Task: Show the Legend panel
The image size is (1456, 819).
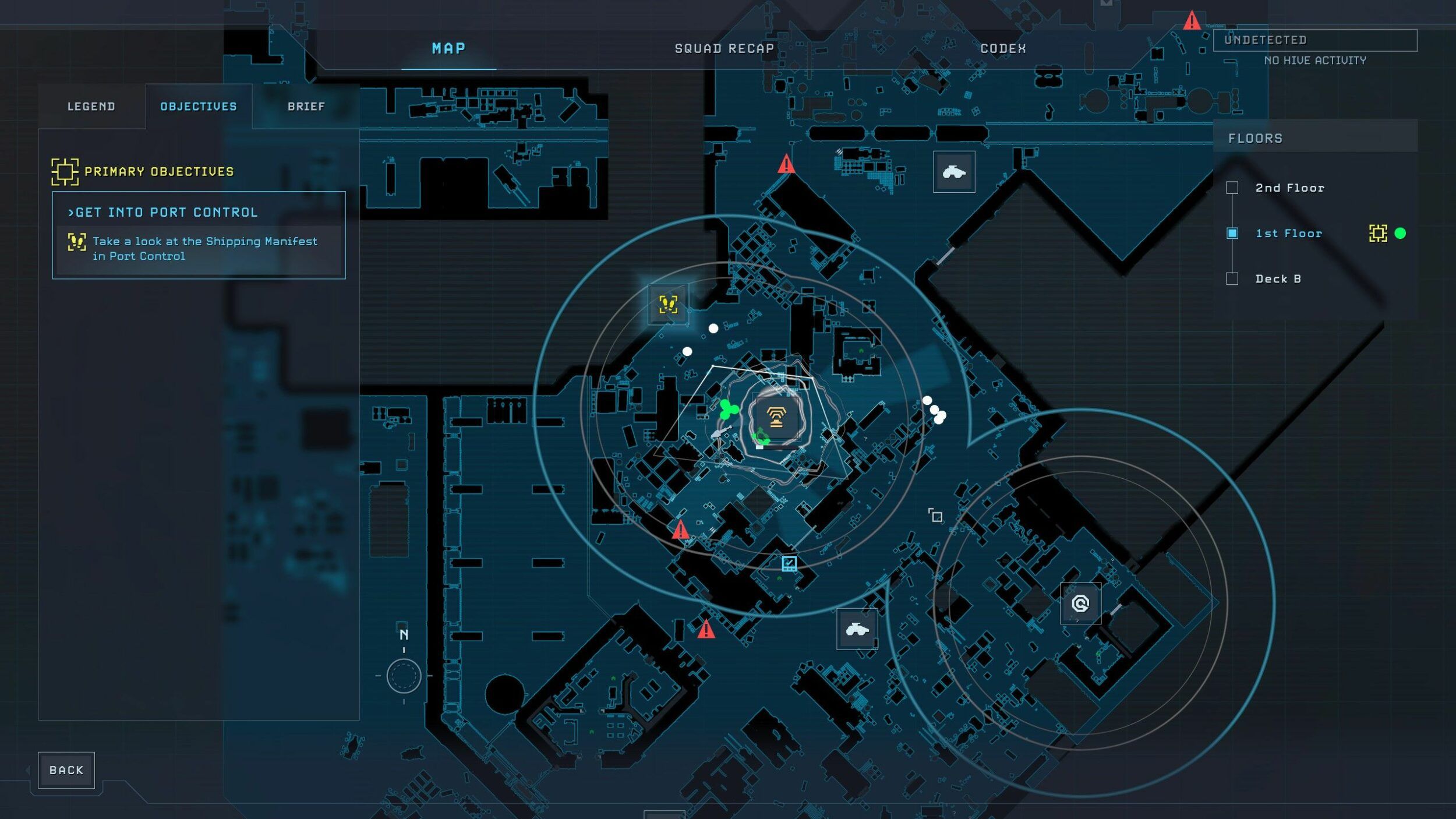Action: (x=91, y=107)
